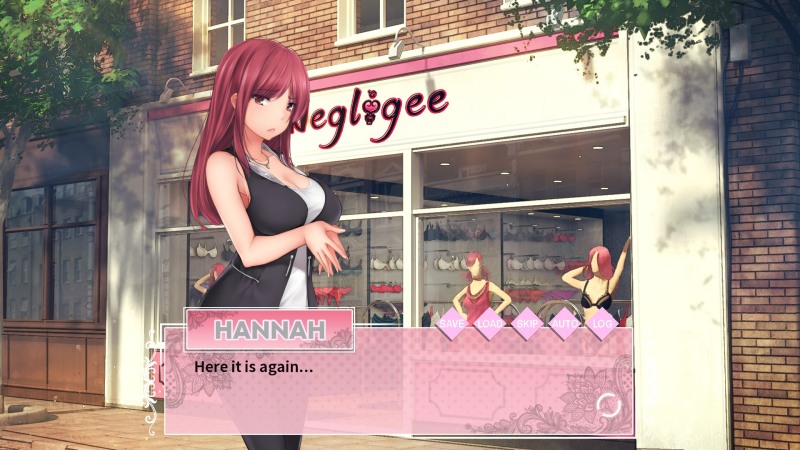The image size is (800, 450).
Task: Open the LOAD menu
Action: 489,324
